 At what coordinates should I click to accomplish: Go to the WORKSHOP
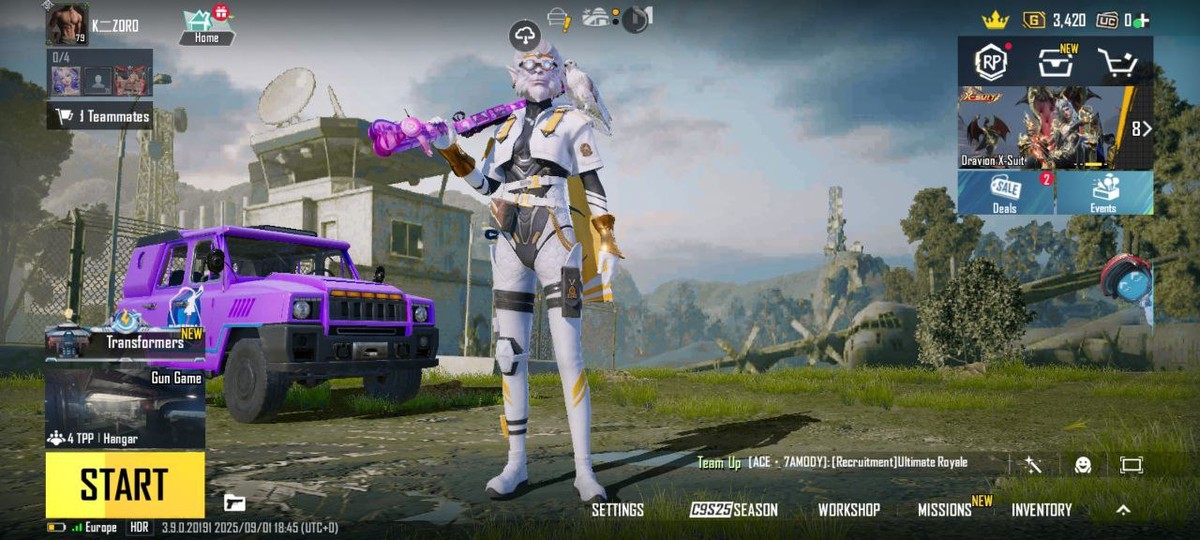[x=849, y=510]
